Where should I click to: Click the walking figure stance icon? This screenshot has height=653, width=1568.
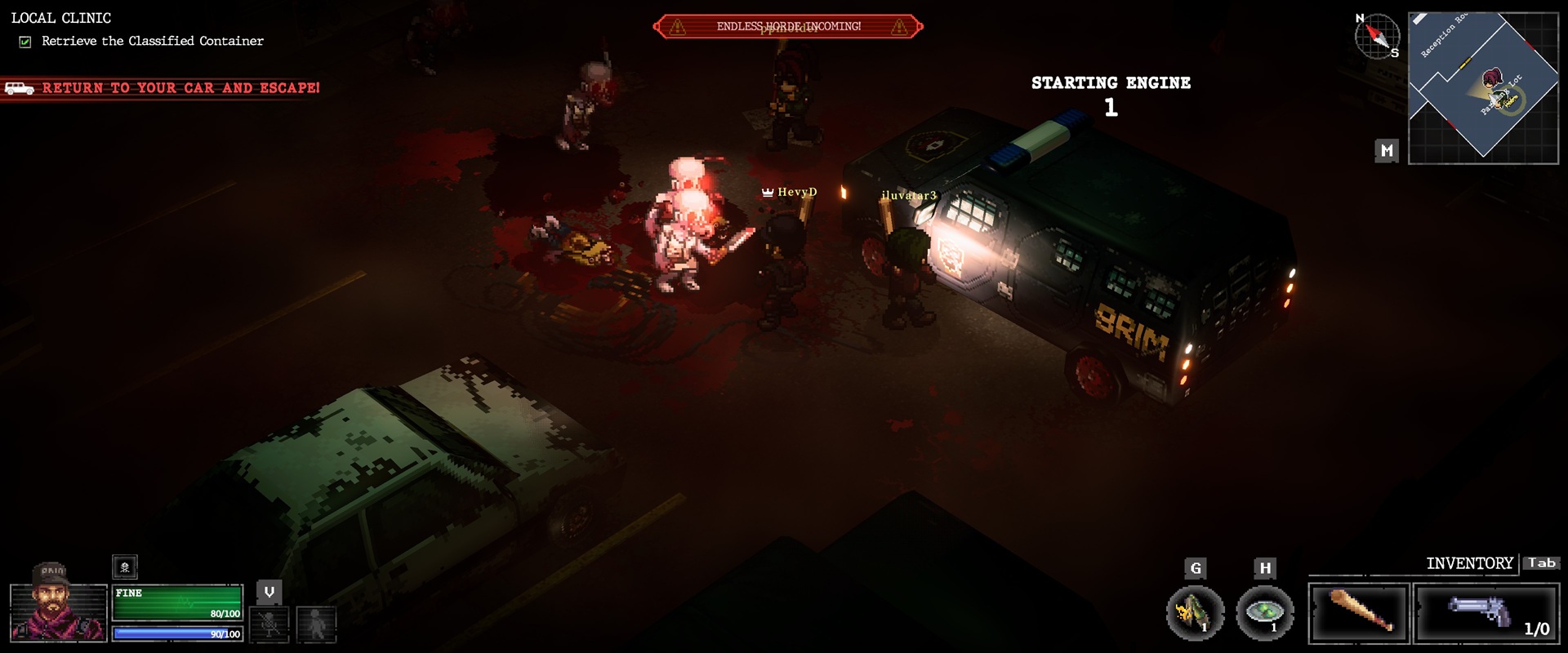tap(316, 624)
